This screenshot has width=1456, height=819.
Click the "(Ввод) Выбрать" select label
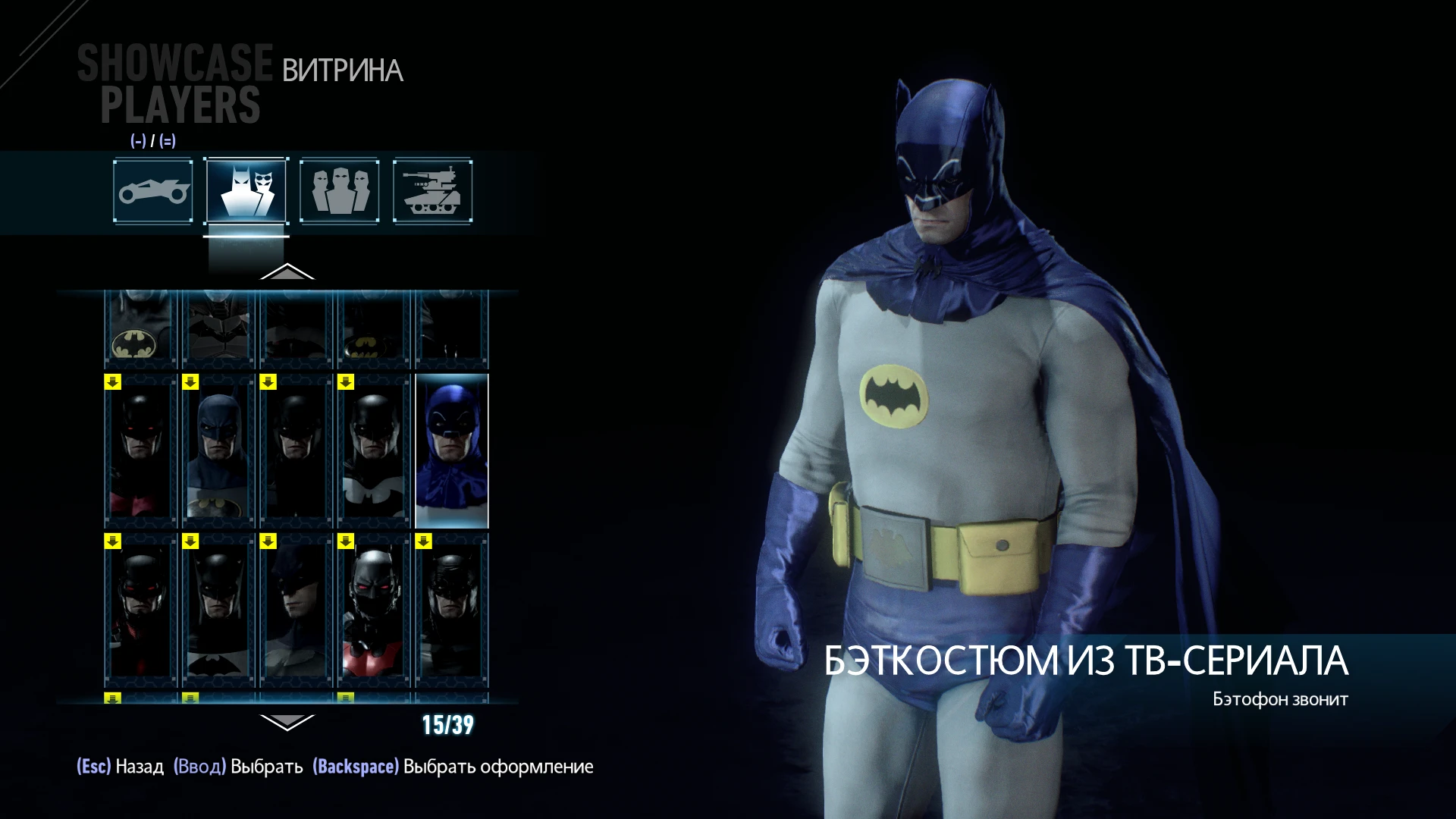click(237, 767)
